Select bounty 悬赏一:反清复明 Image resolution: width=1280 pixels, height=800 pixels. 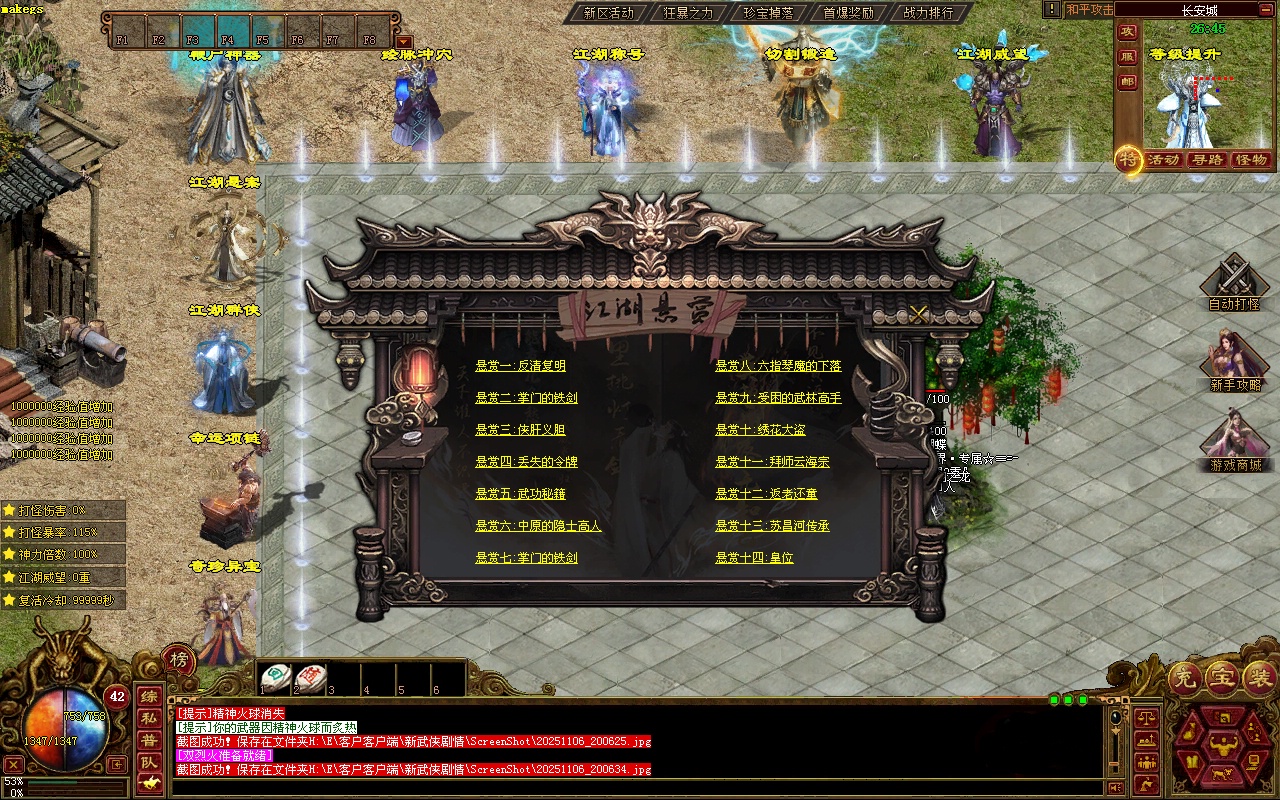pos(520,366)
